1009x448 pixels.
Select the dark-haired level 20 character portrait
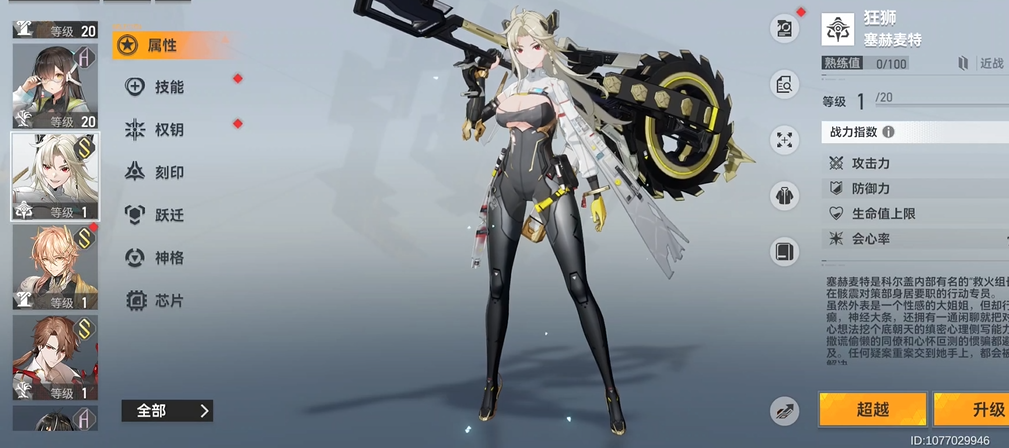pos(54,87)
